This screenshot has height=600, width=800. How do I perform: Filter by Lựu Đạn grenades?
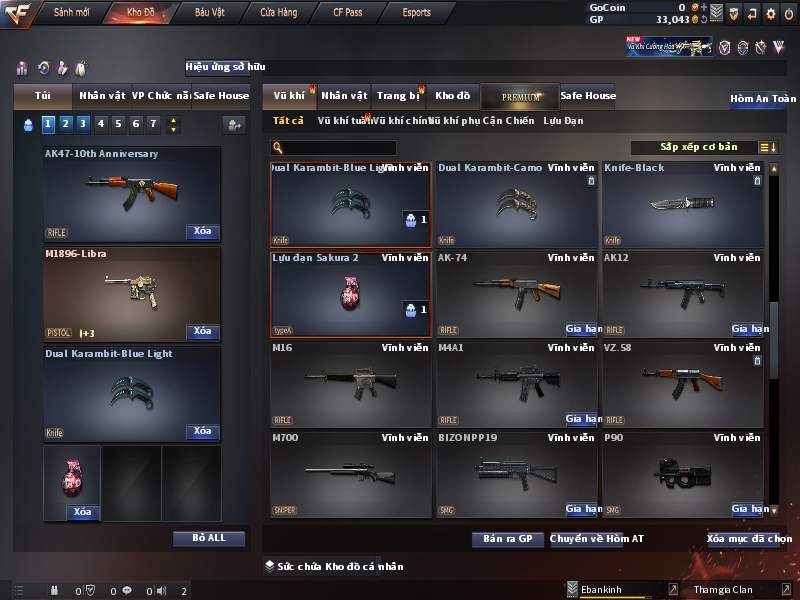(563, 121)
